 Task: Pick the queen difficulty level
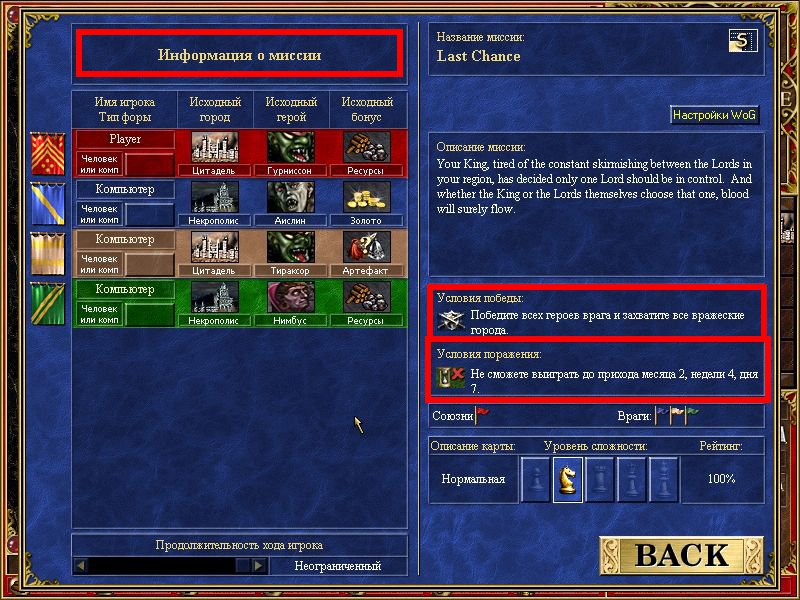coord(632,479)
